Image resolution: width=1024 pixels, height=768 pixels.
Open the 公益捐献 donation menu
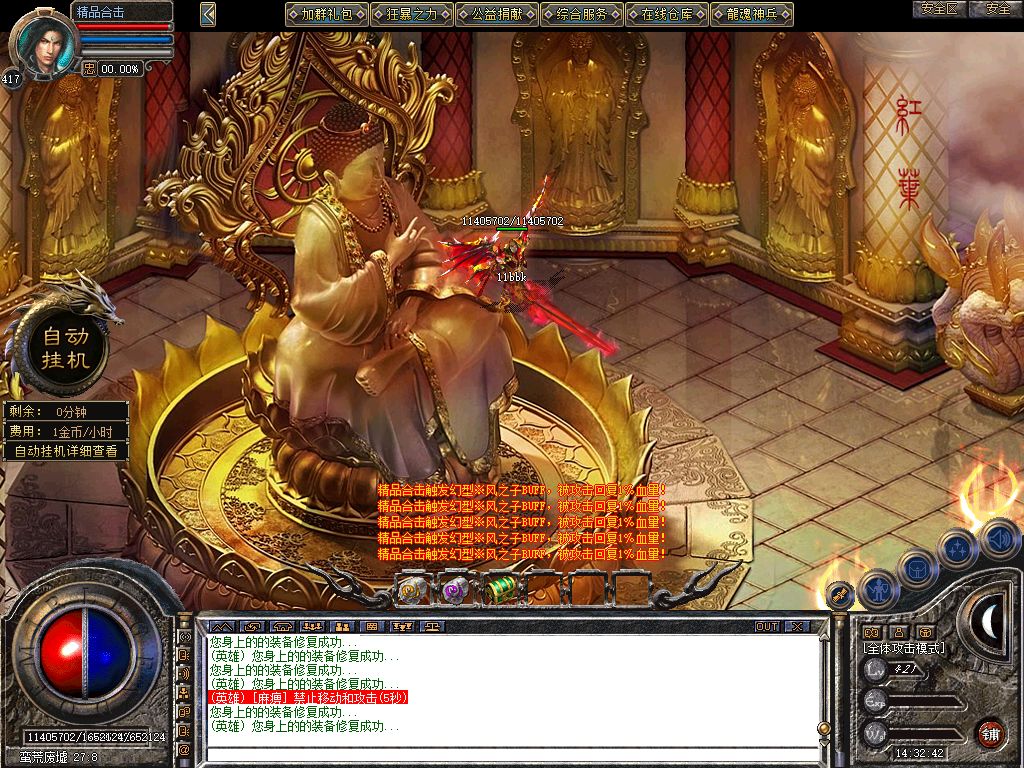pyautogui.click(x=497, y=14)
